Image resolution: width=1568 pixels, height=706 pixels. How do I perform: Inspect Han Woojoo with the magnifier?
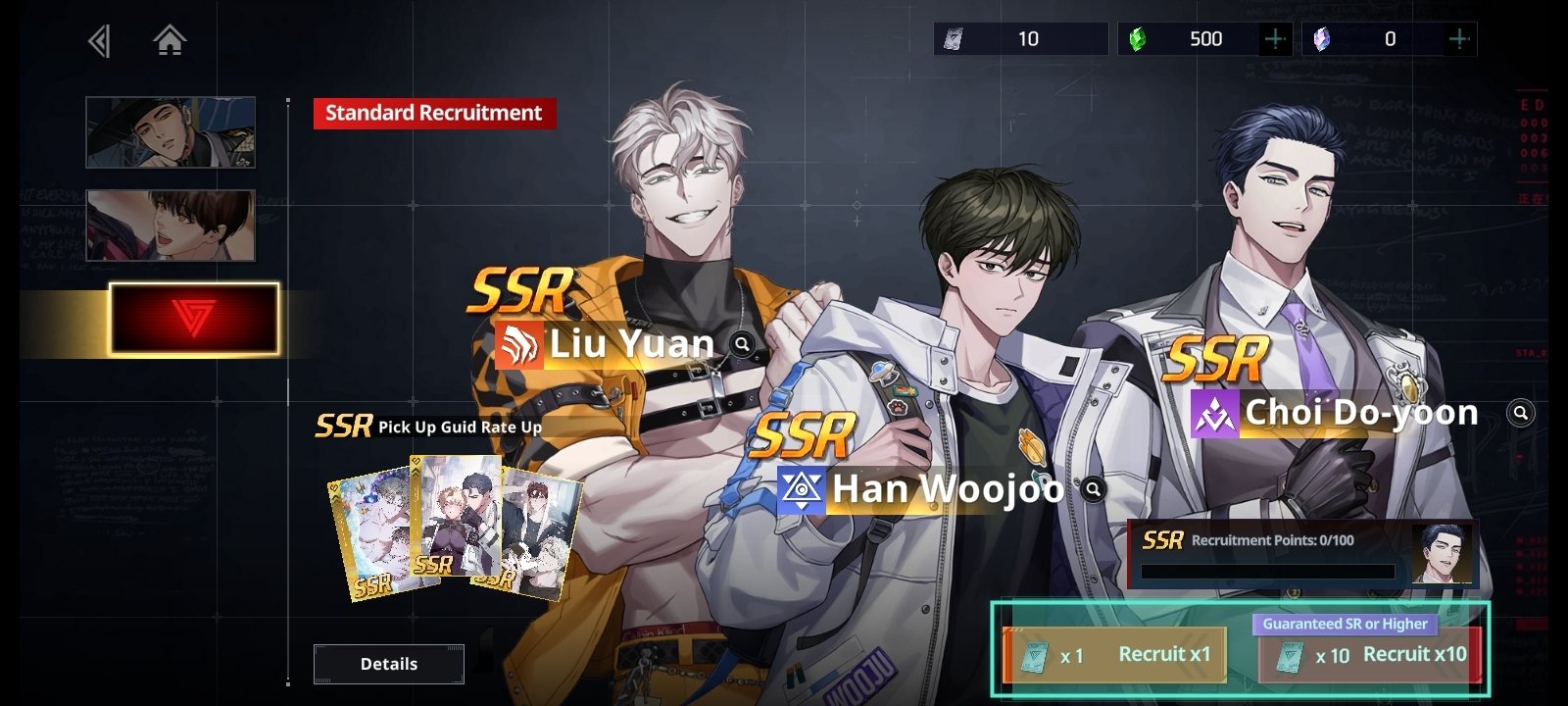(1093, 488)
